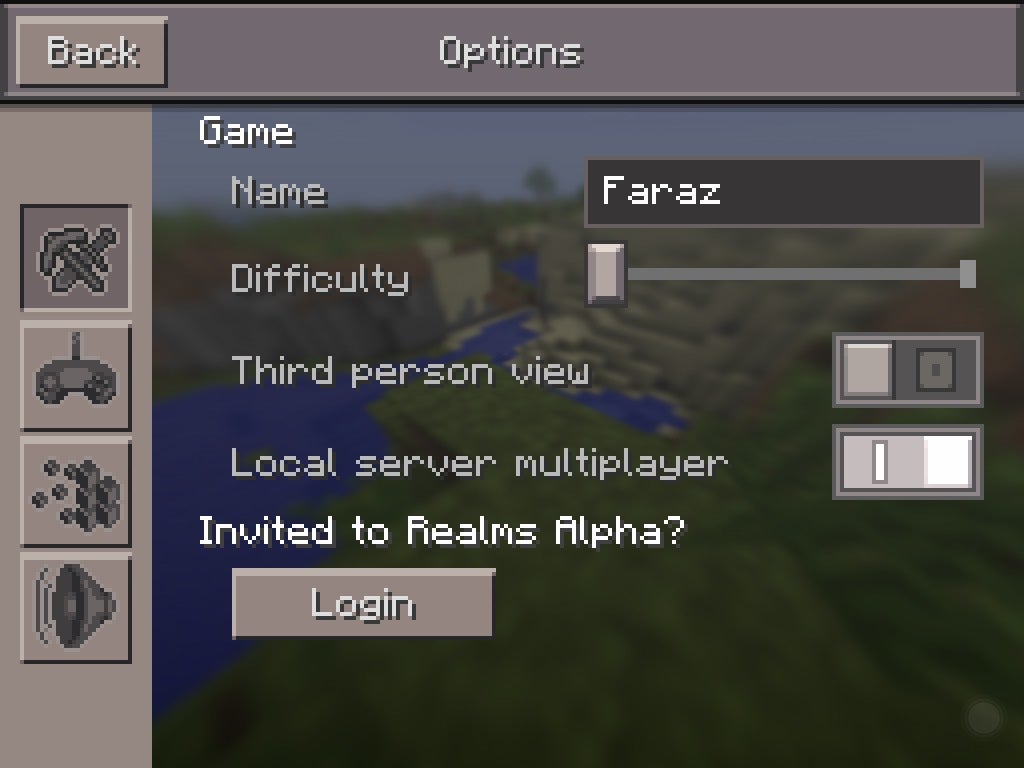Go back using the Back button
Viewport: 1024px width, 768px height.
tap(92, 51)
